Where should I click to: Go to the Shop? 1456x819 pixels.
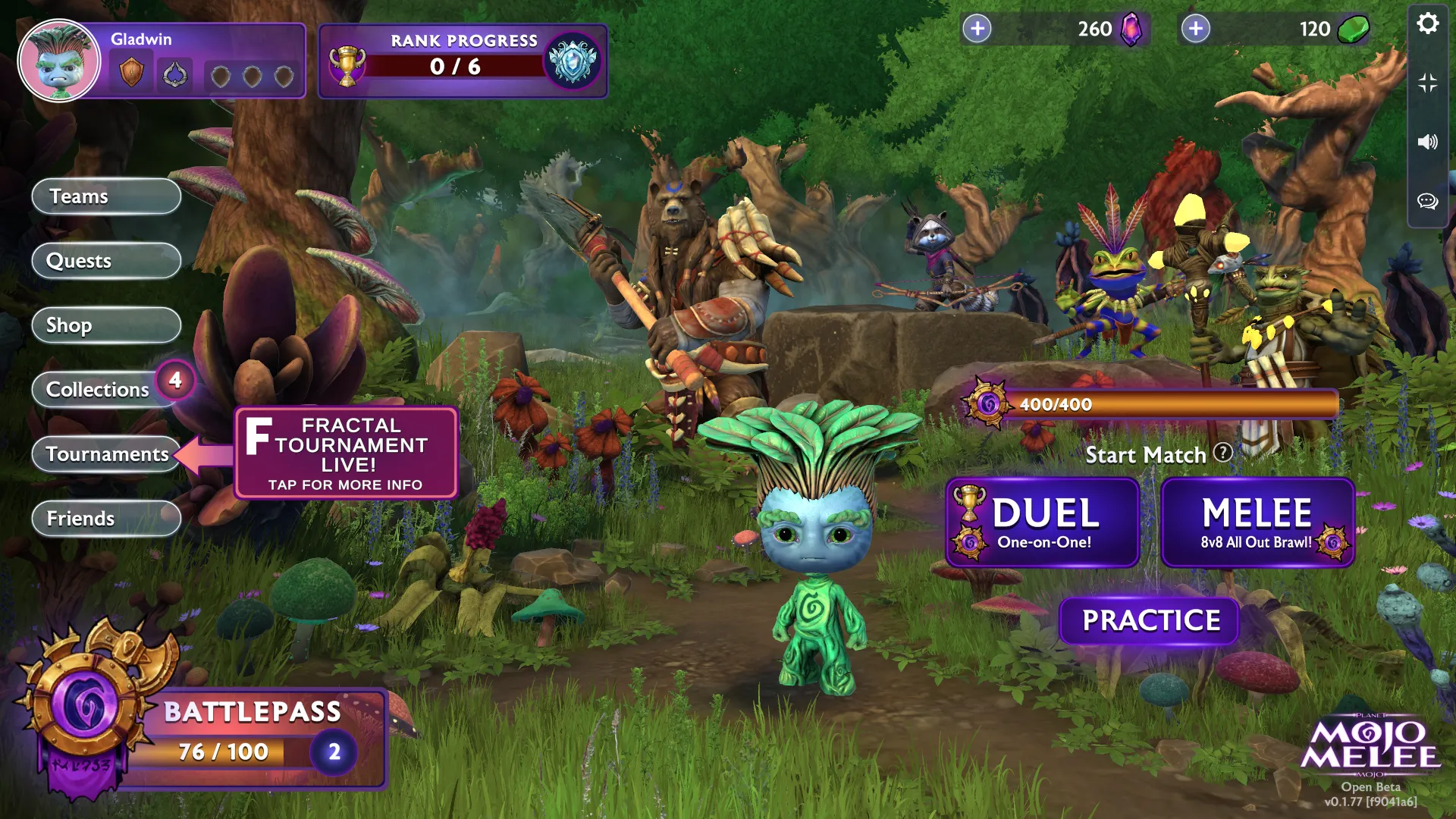[106, 325]
